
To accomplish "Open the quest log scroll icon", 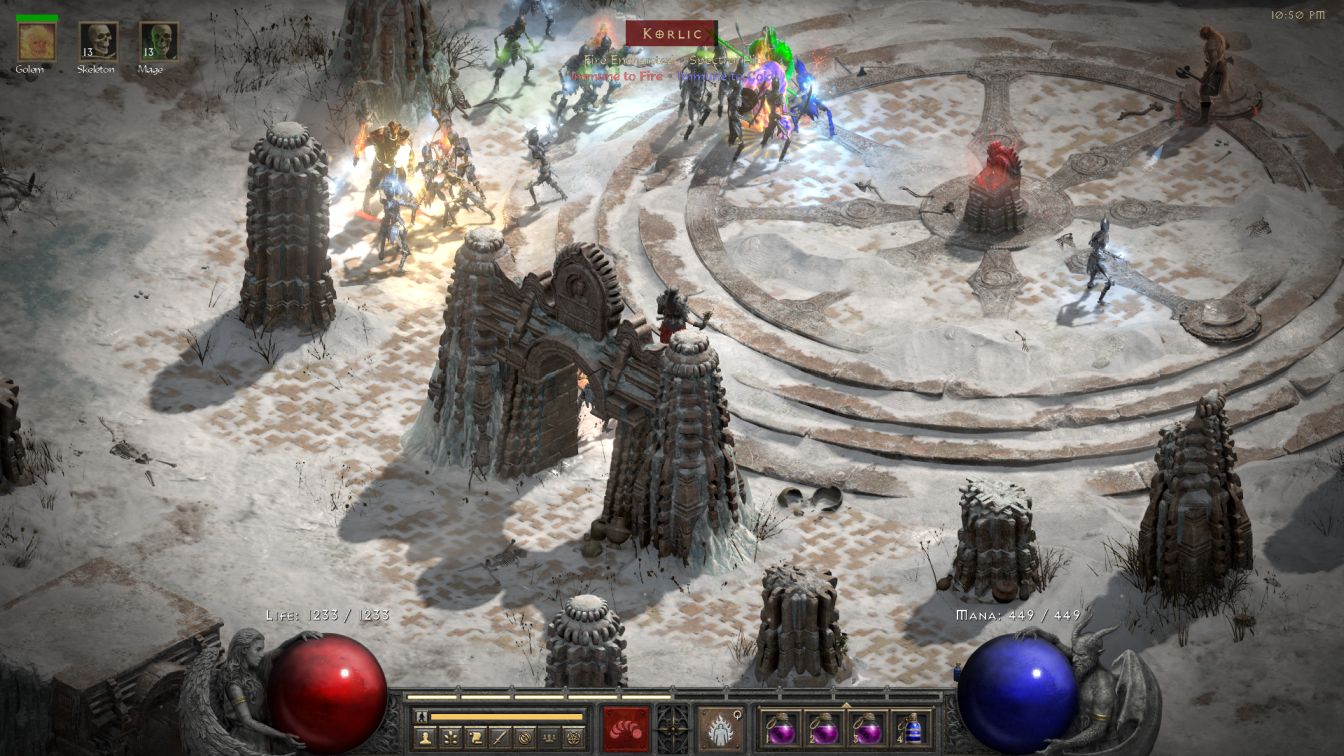I will coord(476,738).
